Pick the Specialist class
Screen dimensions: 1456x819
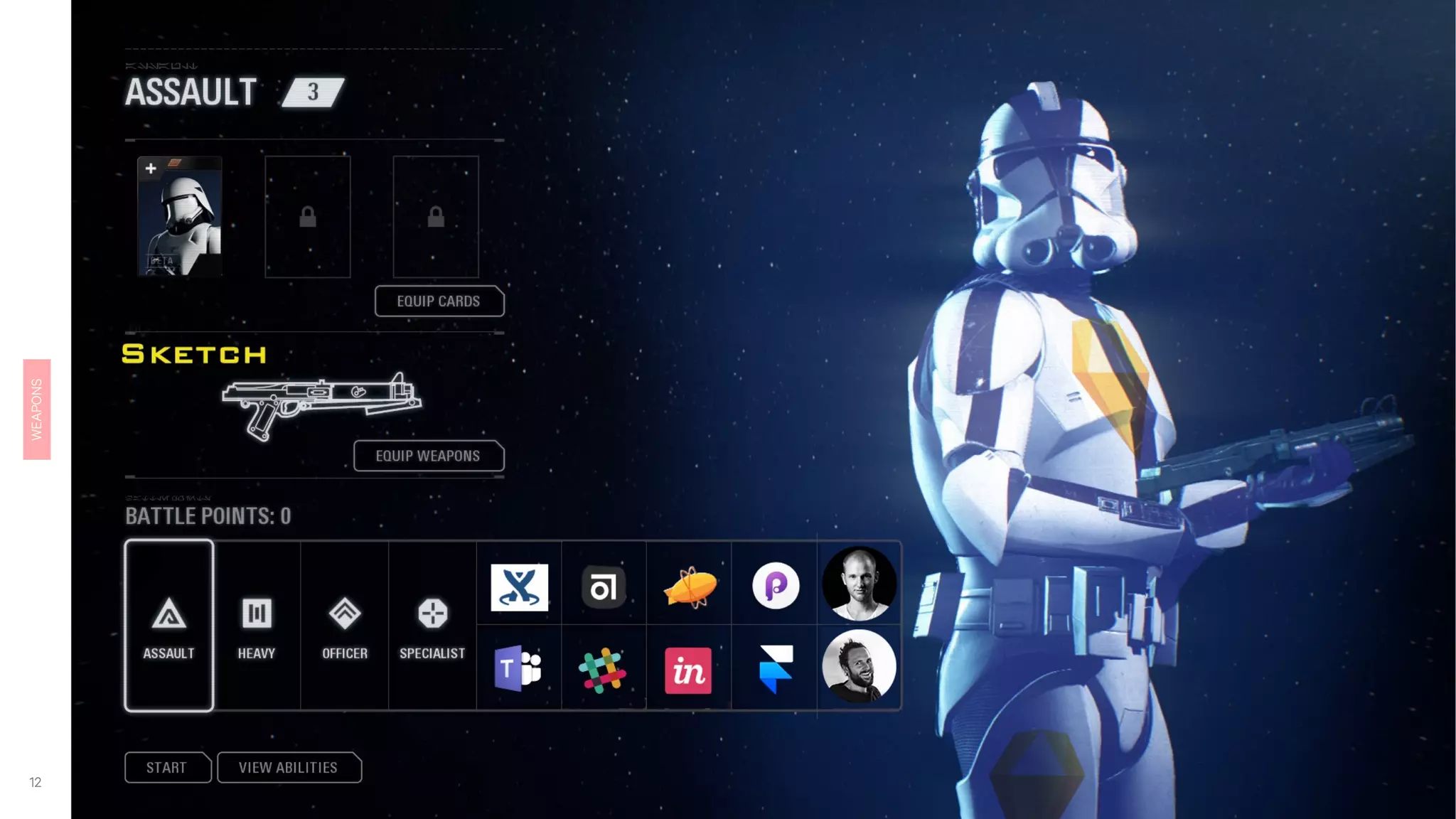pos(432,626)
